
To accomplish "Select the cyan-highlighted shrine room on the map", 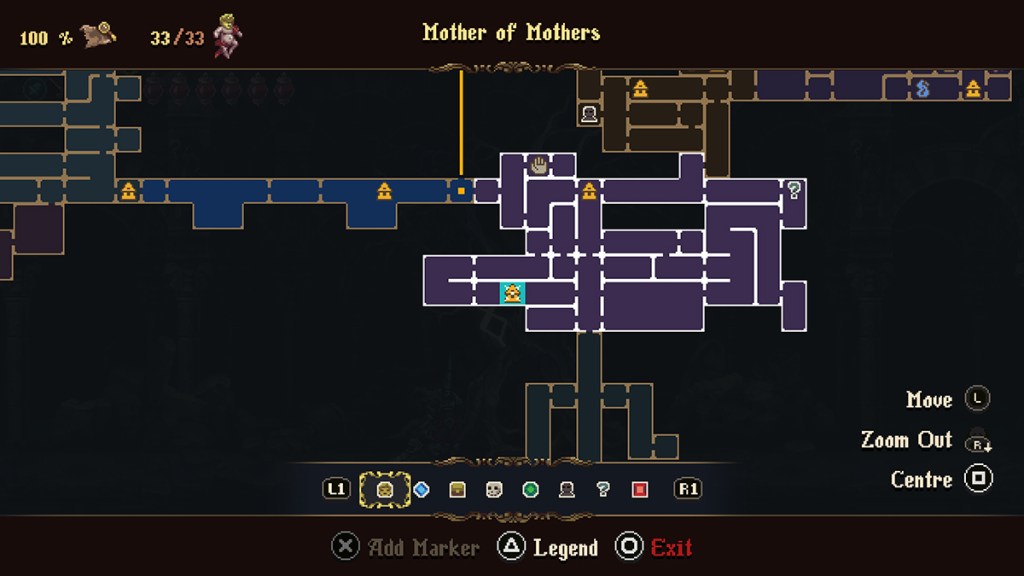I will pyautogui.click(x=512, y=293).
